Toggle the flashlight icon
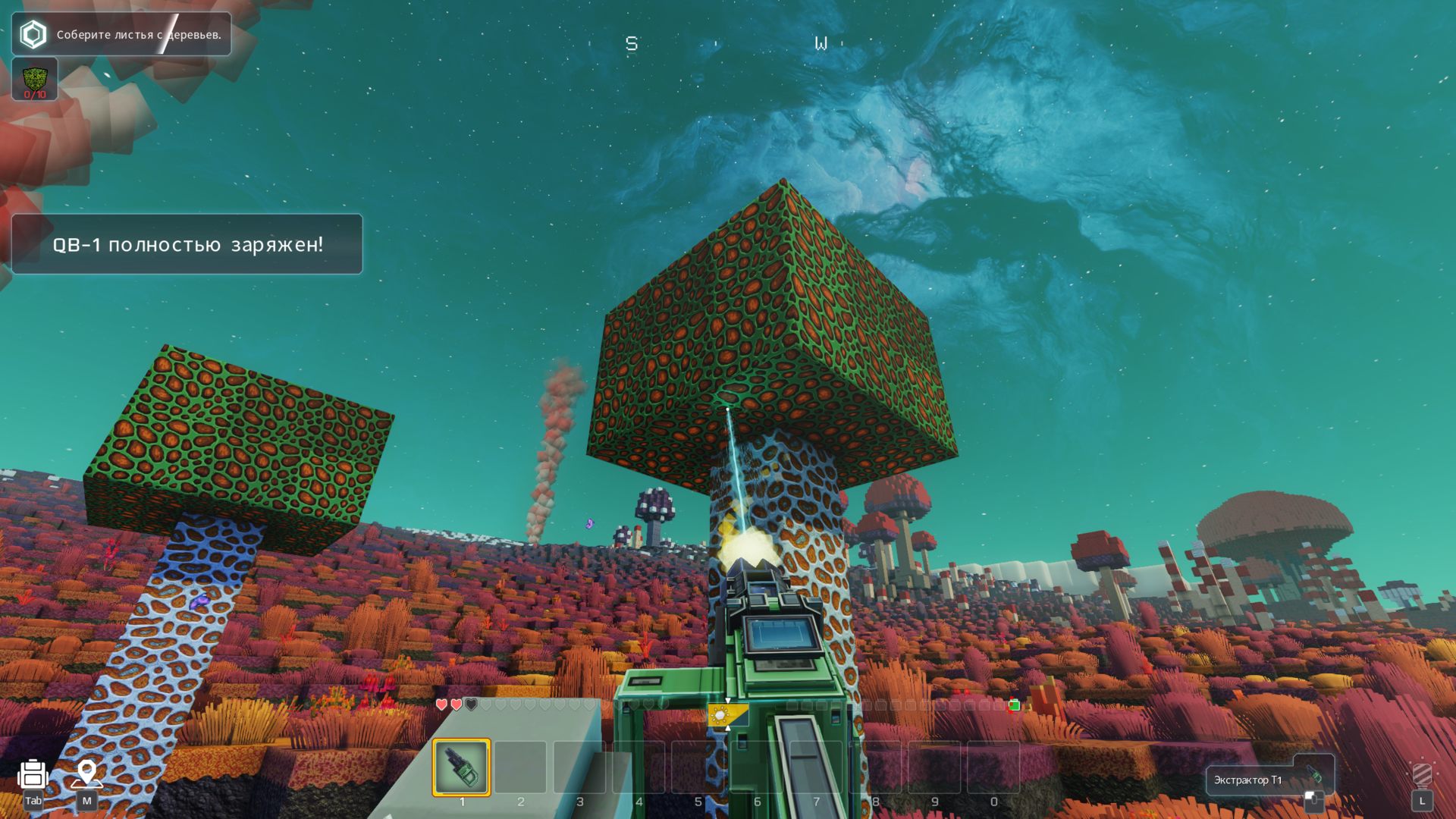Image resolution: width=1456 pixels, height=819 pixels. [x=1422, y=775]
